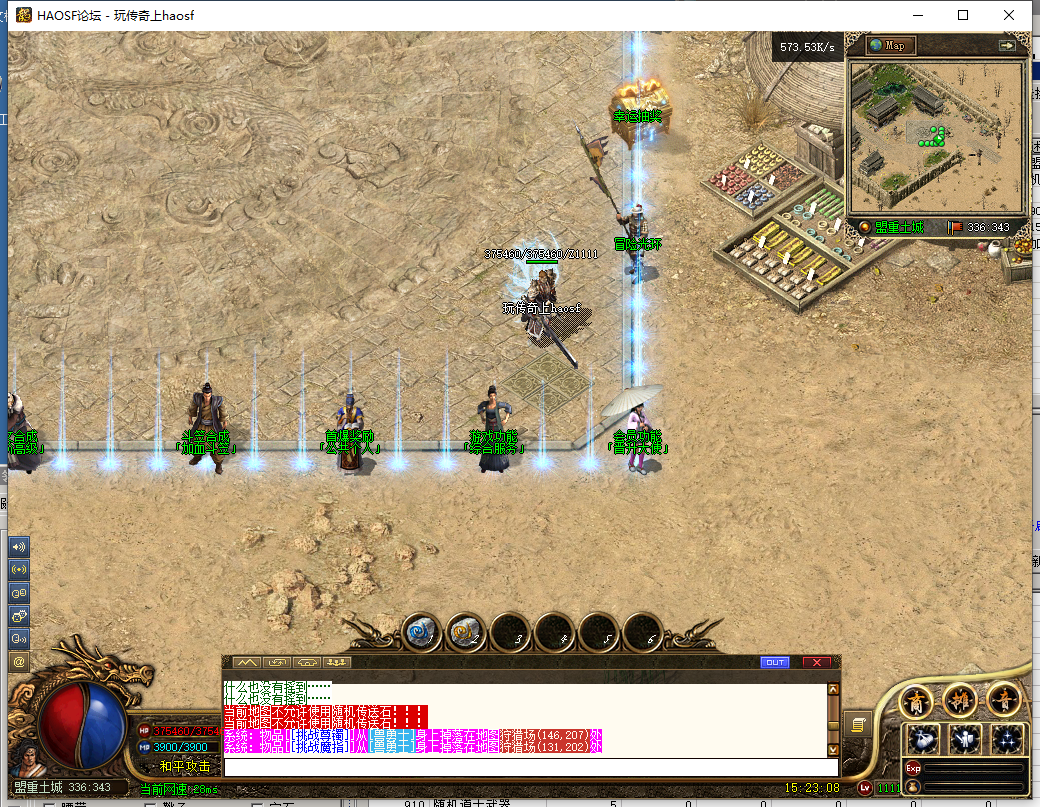Activate the rightmost square skill icon

click(x=1007, y=739)
